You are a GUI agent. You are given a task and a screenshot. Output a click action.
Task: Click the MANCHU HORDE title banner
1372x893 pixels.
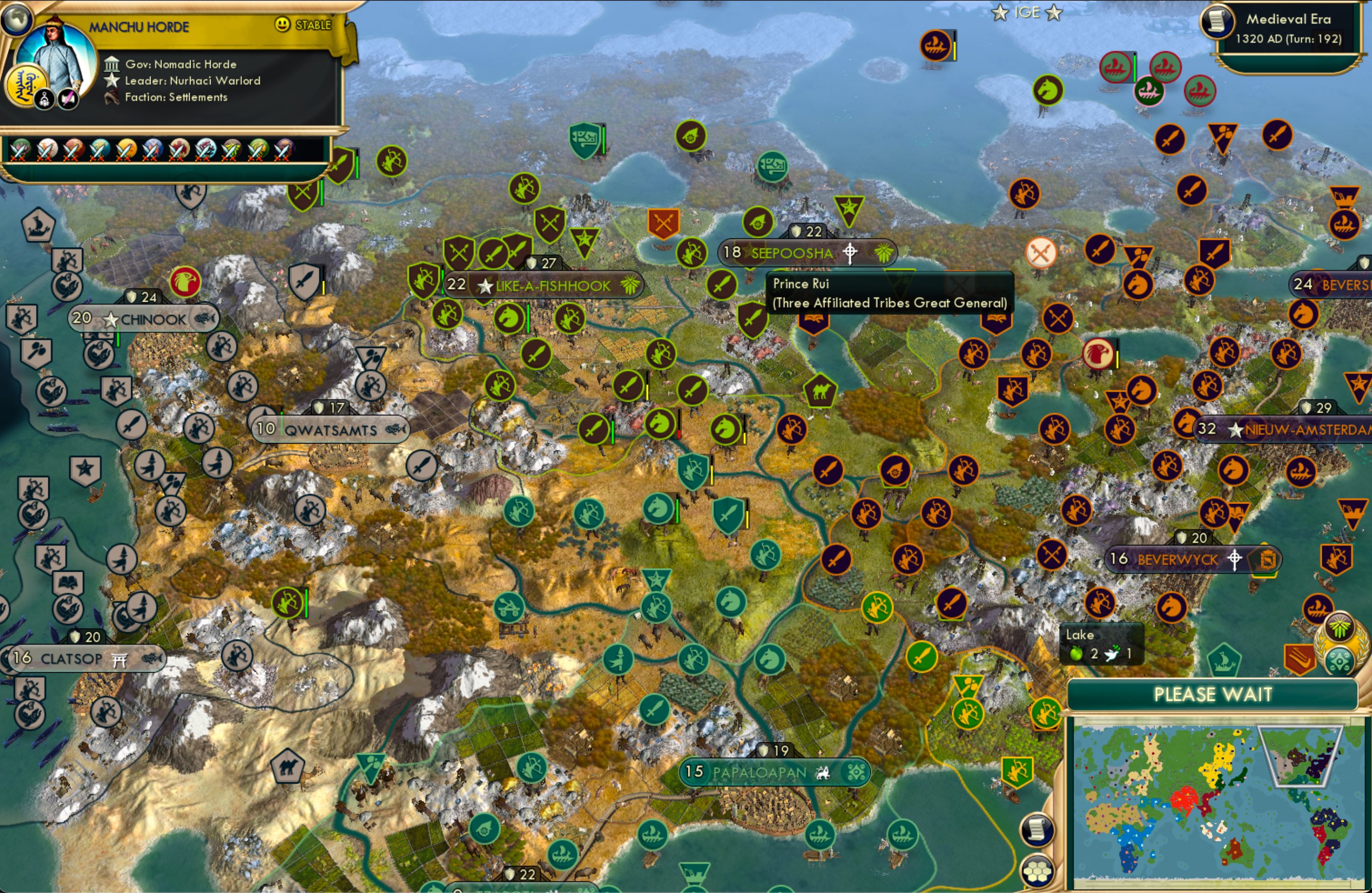[139, 26]
